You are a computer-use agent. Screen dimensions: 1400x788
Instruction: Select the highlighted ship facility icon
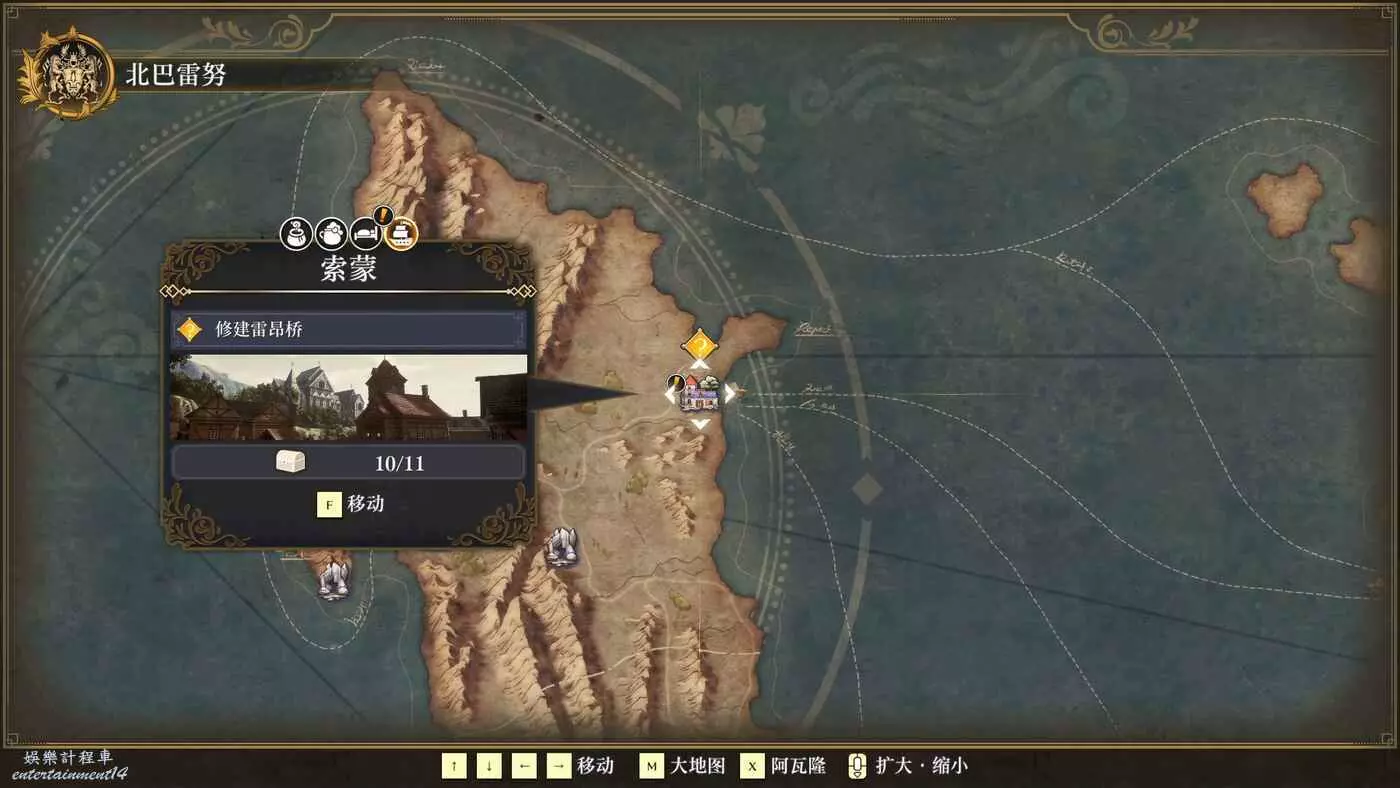(x=401, y=234)
